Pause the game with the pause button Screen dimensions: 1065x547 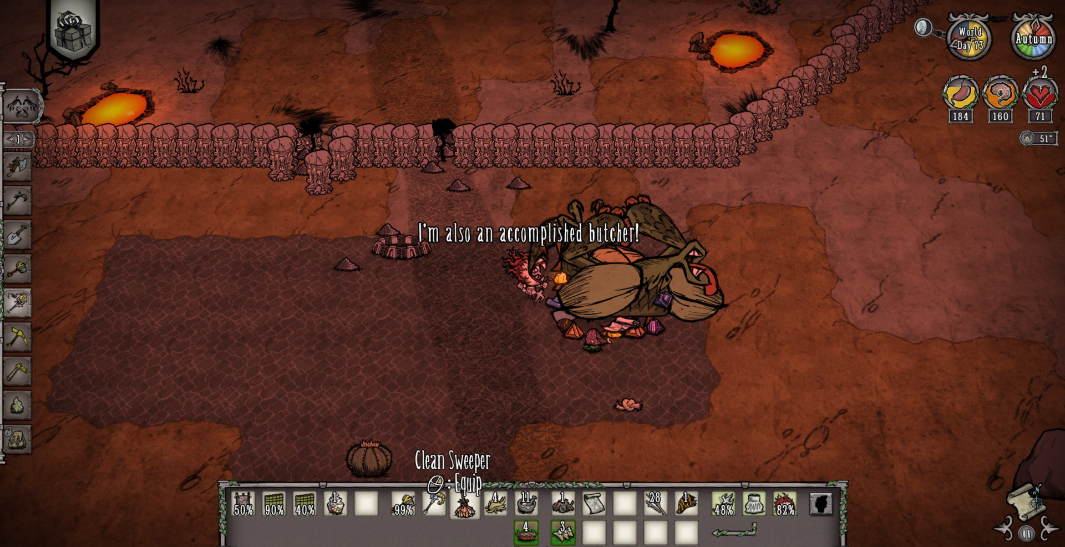[1024, 534]
